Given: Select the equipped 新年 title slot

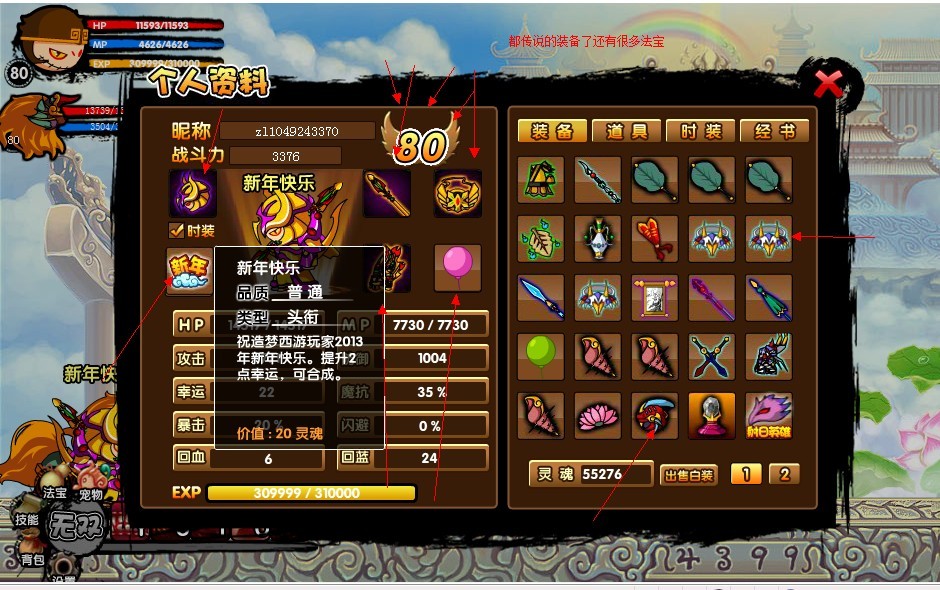Looking at the screenshot, I should (190, 268).
